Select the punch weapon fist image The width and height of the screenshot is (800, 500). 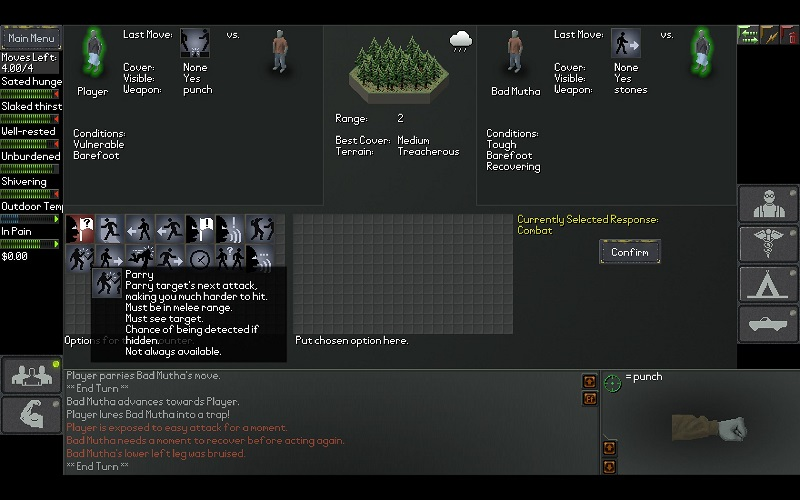point(709,429)
